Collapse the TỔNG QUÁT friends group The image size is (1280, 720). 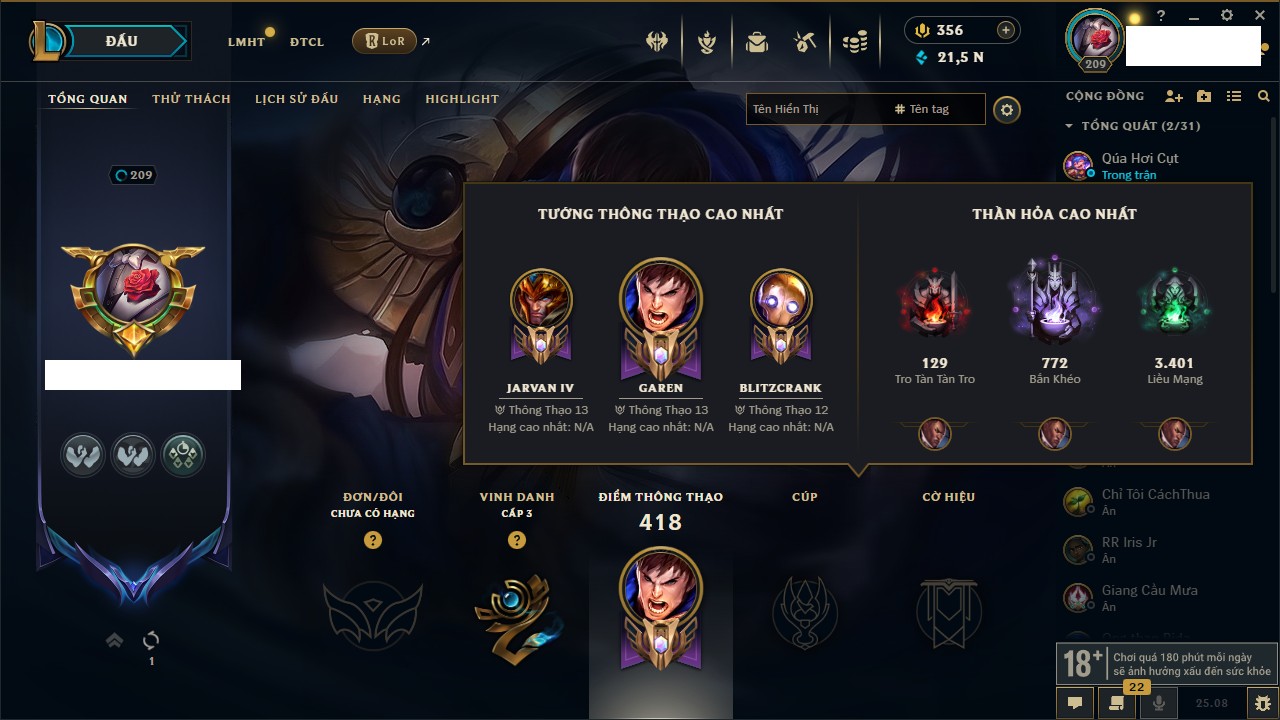click(1069, 126)
